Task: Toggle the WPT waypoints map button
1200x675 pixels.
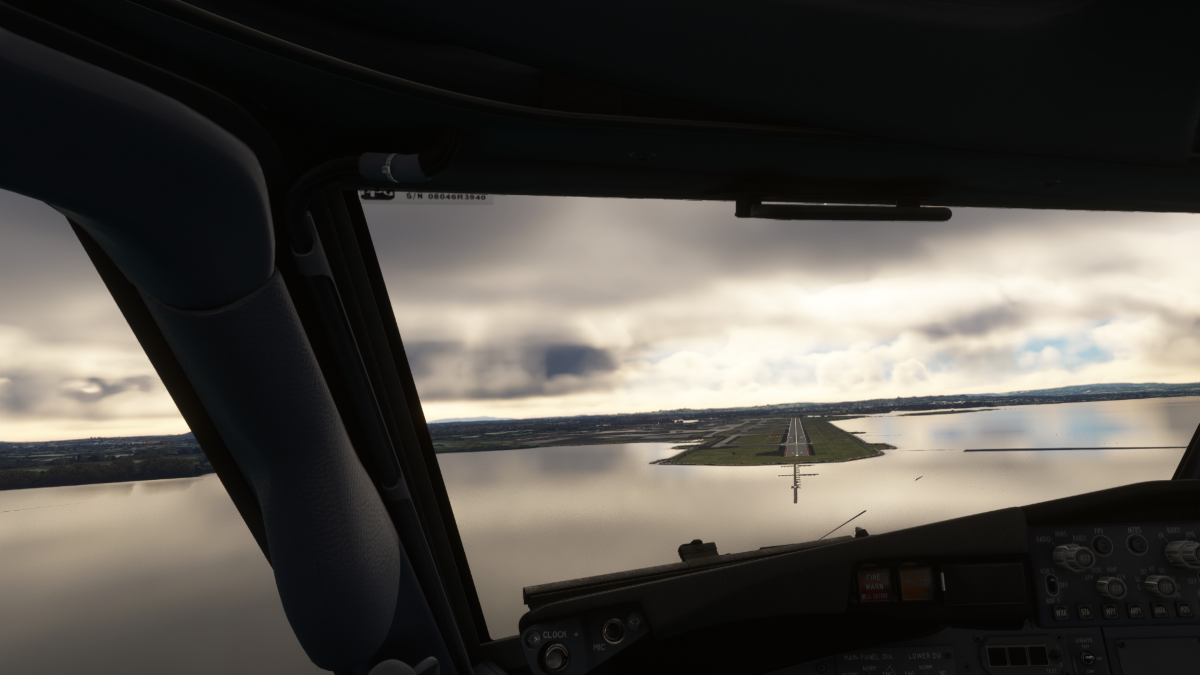Action: [x=1111, y=610]
